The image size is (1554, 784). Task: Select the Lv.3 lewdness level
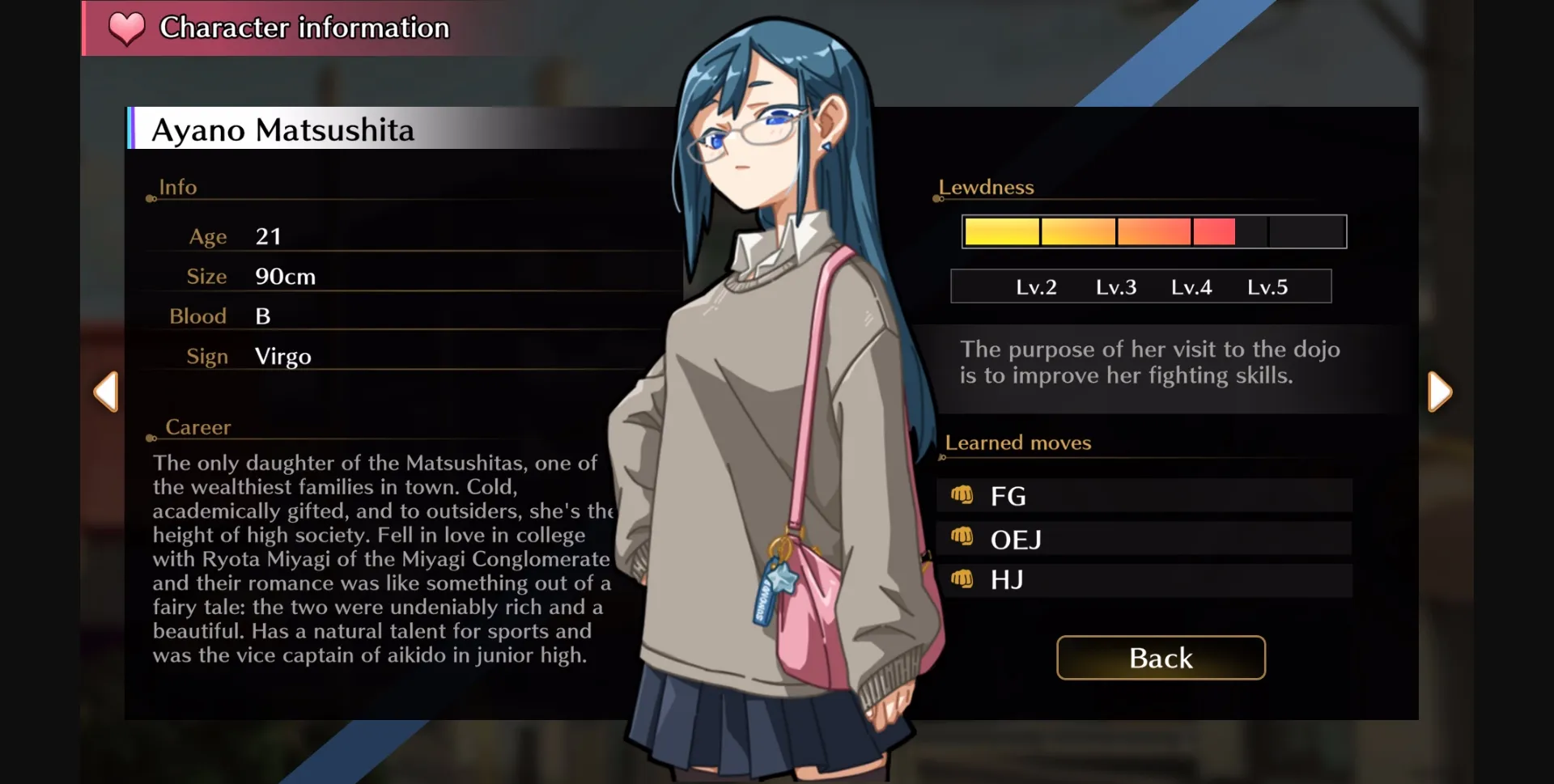click(1116, 286)
